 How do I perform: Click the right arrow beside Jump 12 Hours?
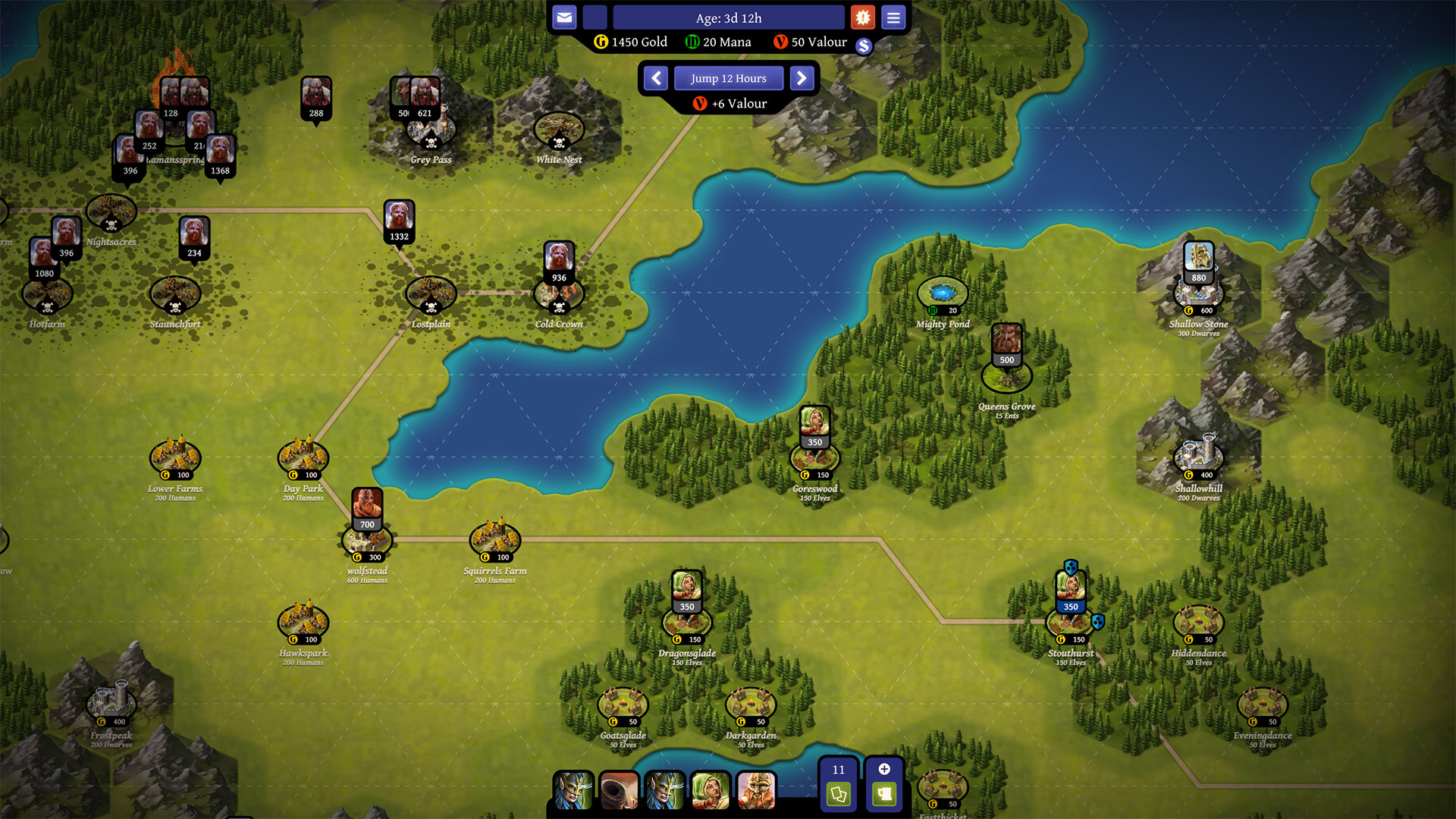click(x=802, y=78)
